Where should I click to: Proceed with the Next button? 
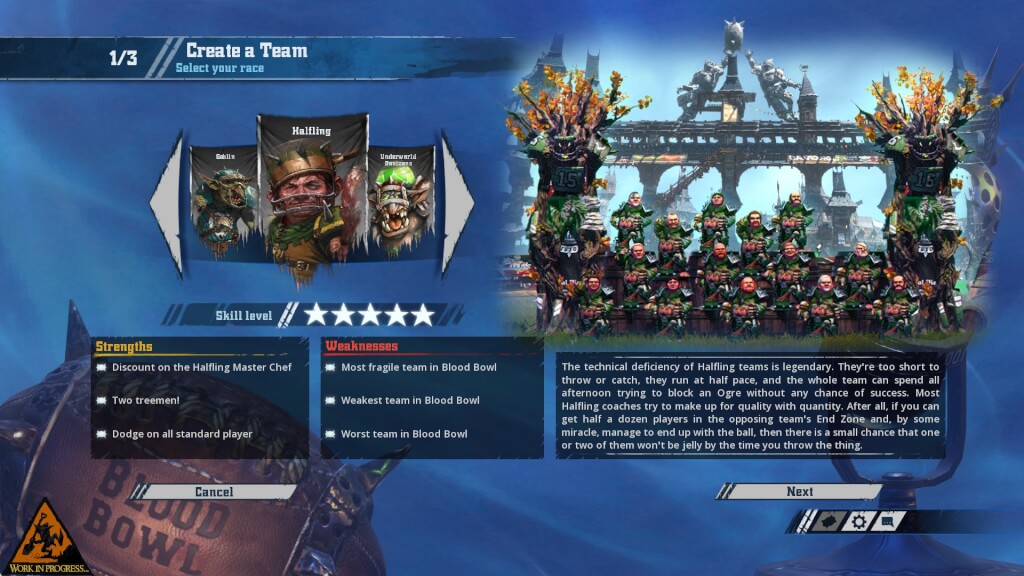799,491
